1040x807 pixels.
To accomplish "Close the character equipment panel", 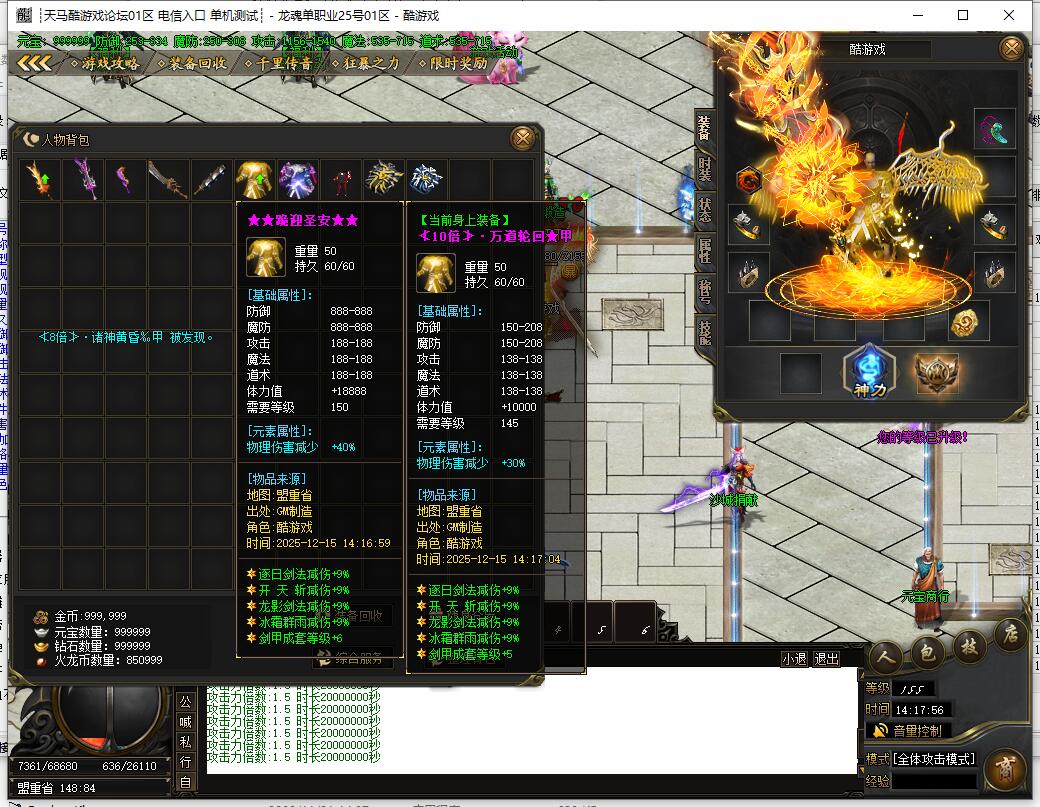I will [x=1012, y=48].
